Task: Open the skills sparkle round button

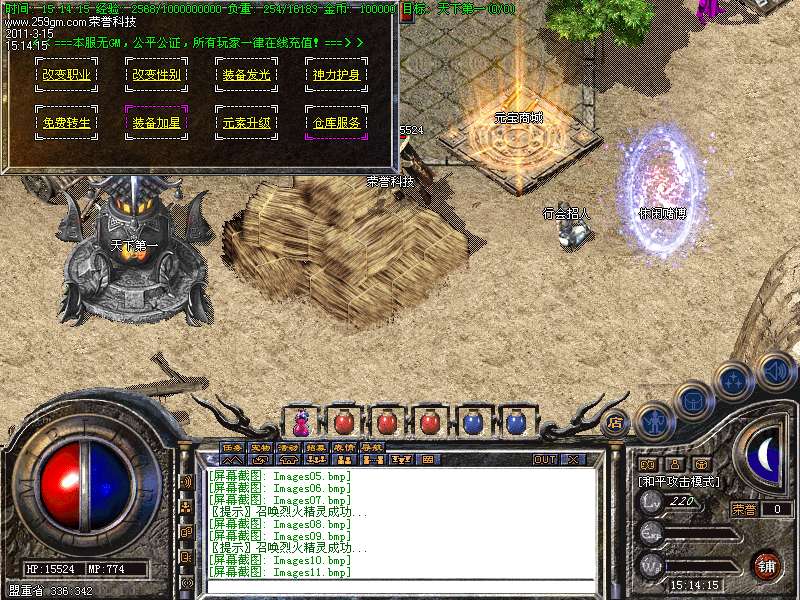Action: [x=734, y=380]
